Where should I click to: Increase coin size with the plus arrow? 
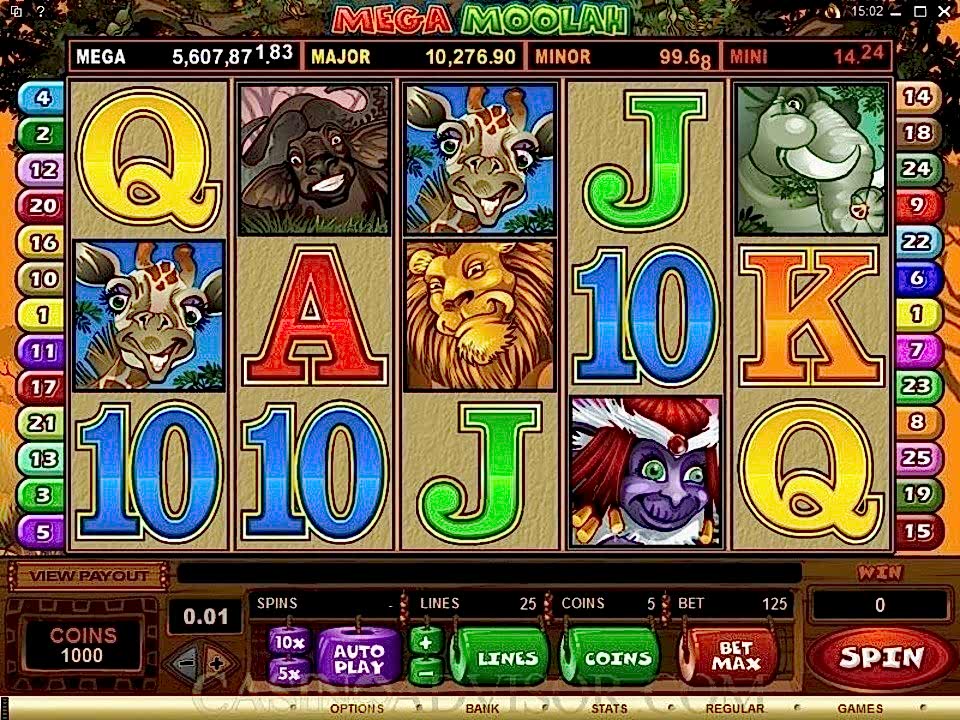215,662
